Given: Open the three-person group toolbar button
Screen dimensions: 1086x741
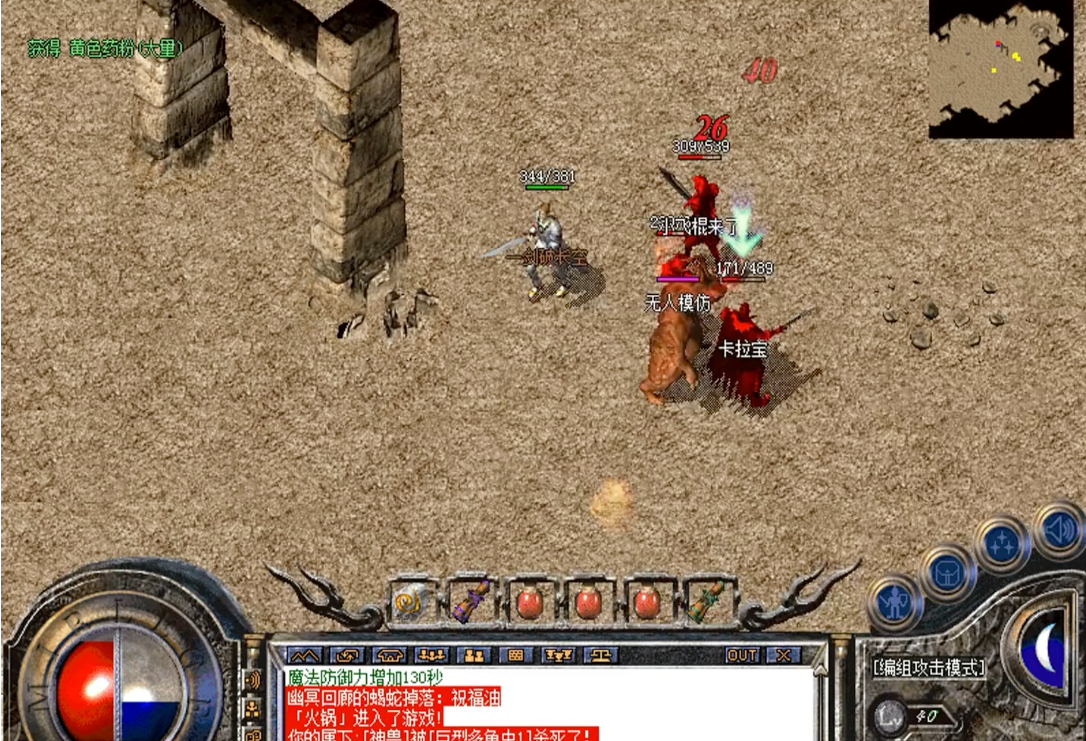Looking at the screenshot, I should 431,656.
